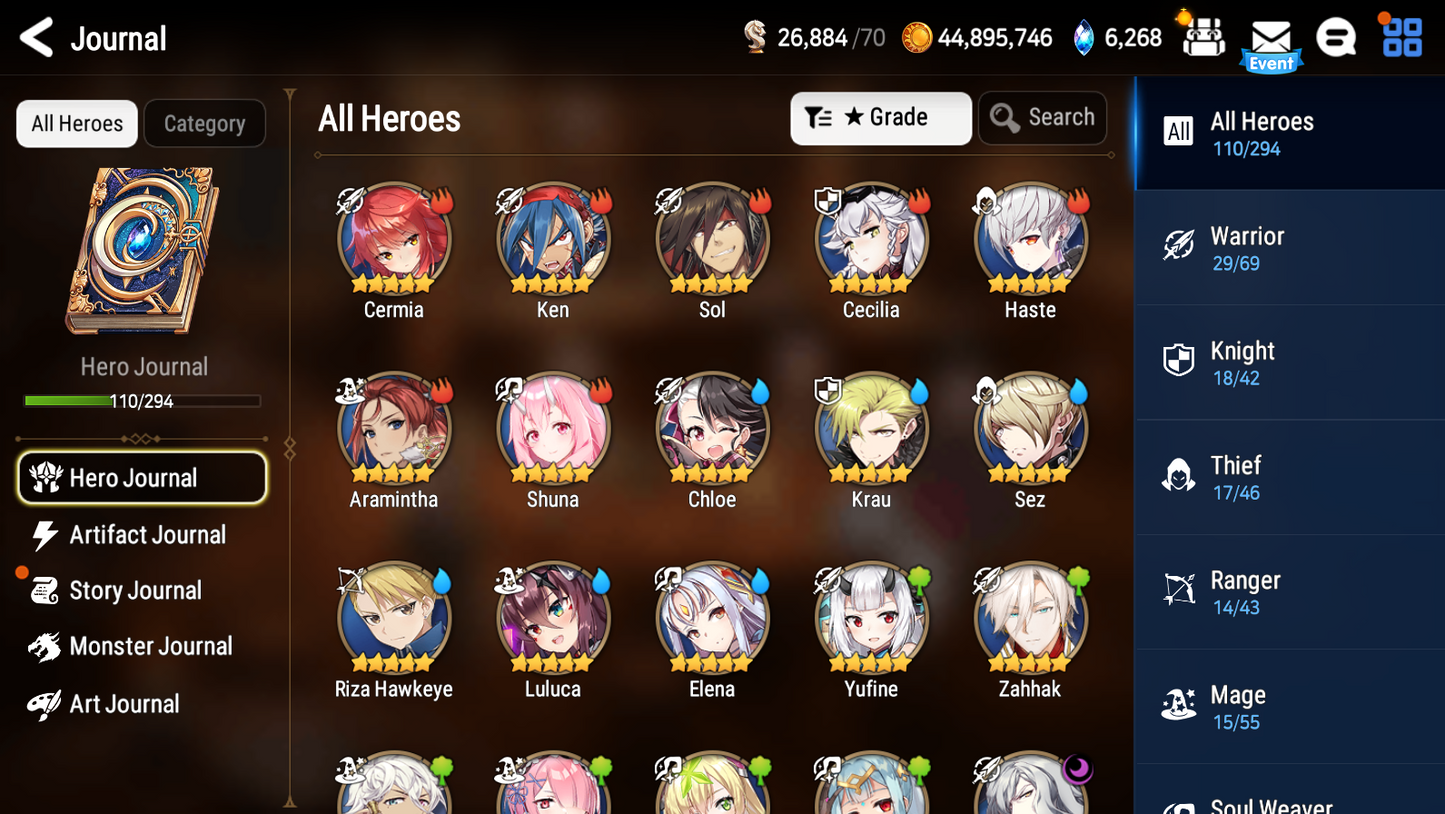Expand the Thief class category
The width and height of the screenshot is (1445, 814).
coord(1289,477)
